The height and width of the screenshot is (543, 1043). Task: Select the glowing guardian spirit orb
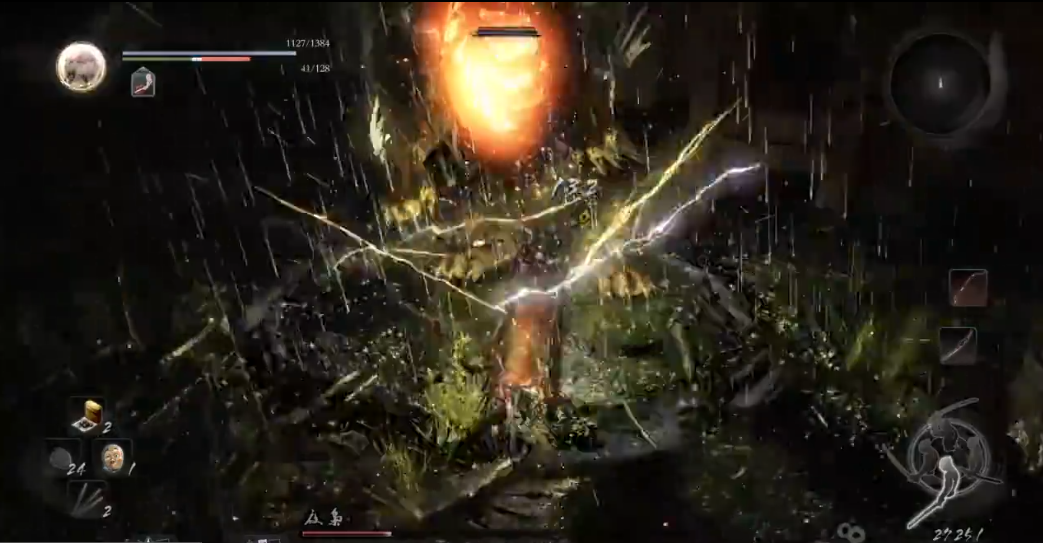pos(81,67)
